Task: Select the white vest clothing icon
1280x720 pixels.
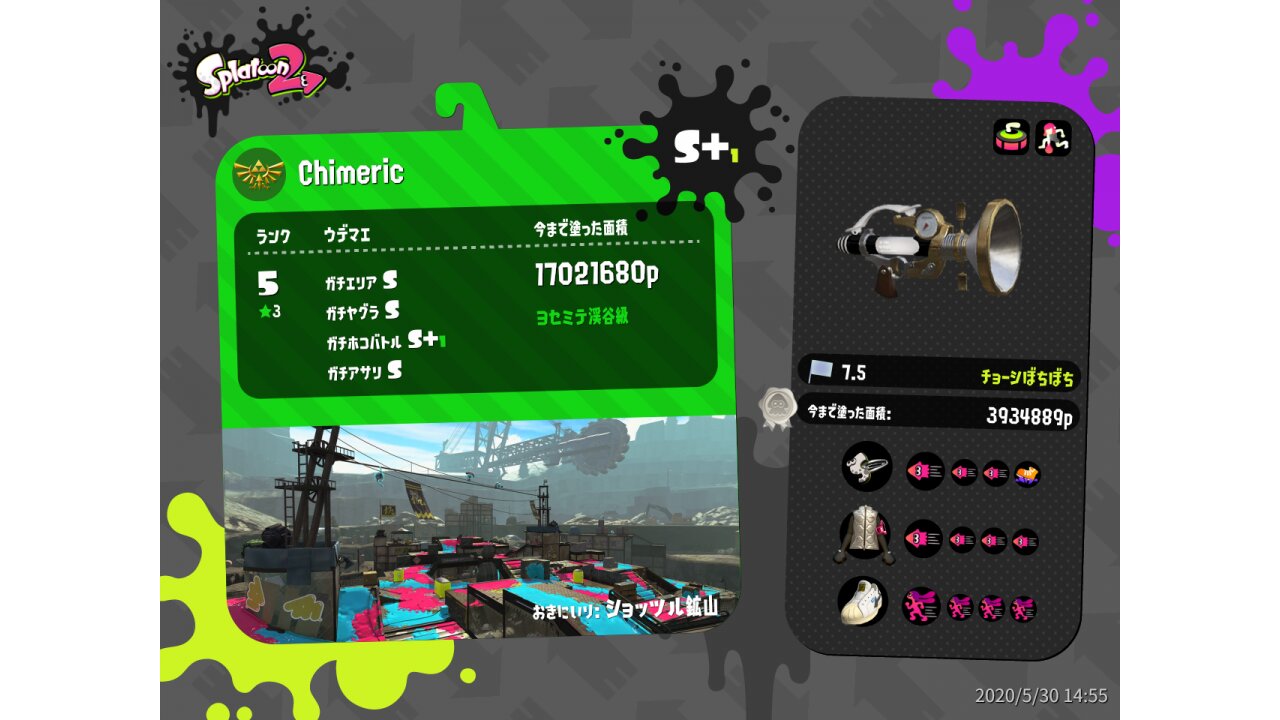Action: point(864,534)
